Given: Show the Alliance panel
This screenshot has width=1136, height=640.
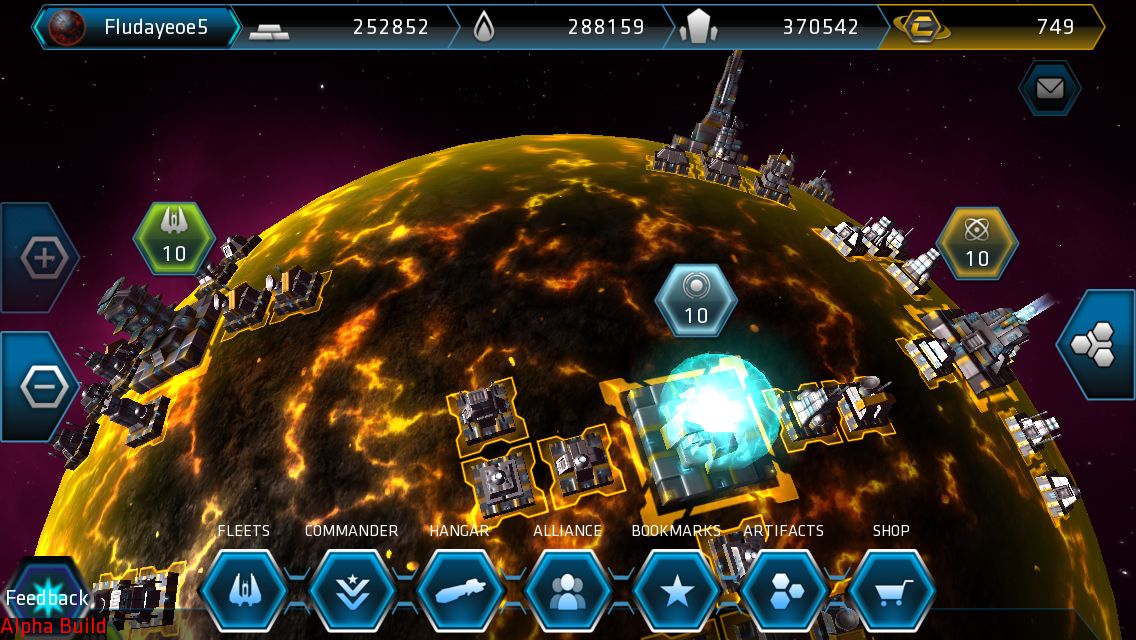Looking at the screenshot, I should click(x=567, y=590).
